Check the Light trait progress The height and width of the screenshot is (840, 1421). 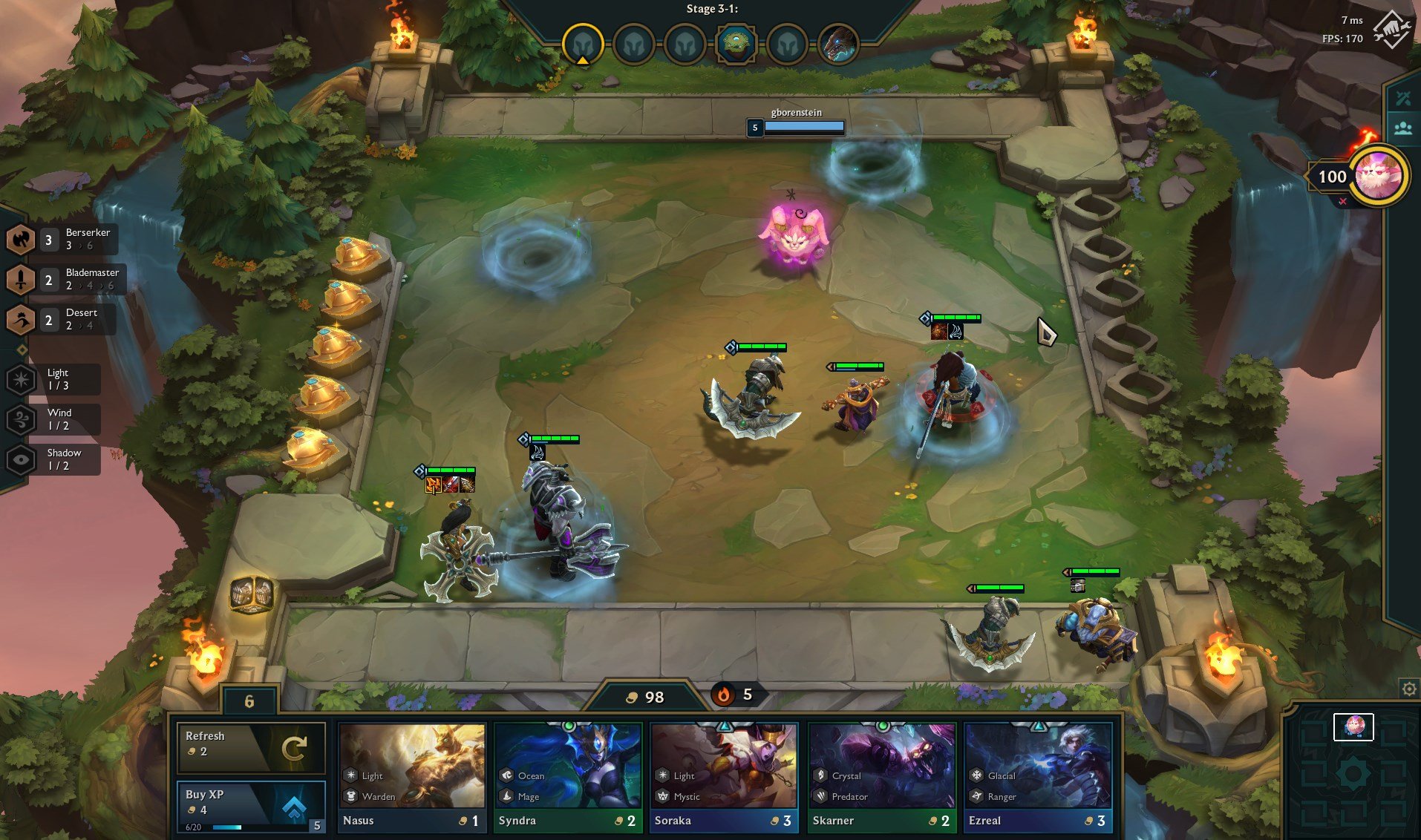tap(53, 379)
